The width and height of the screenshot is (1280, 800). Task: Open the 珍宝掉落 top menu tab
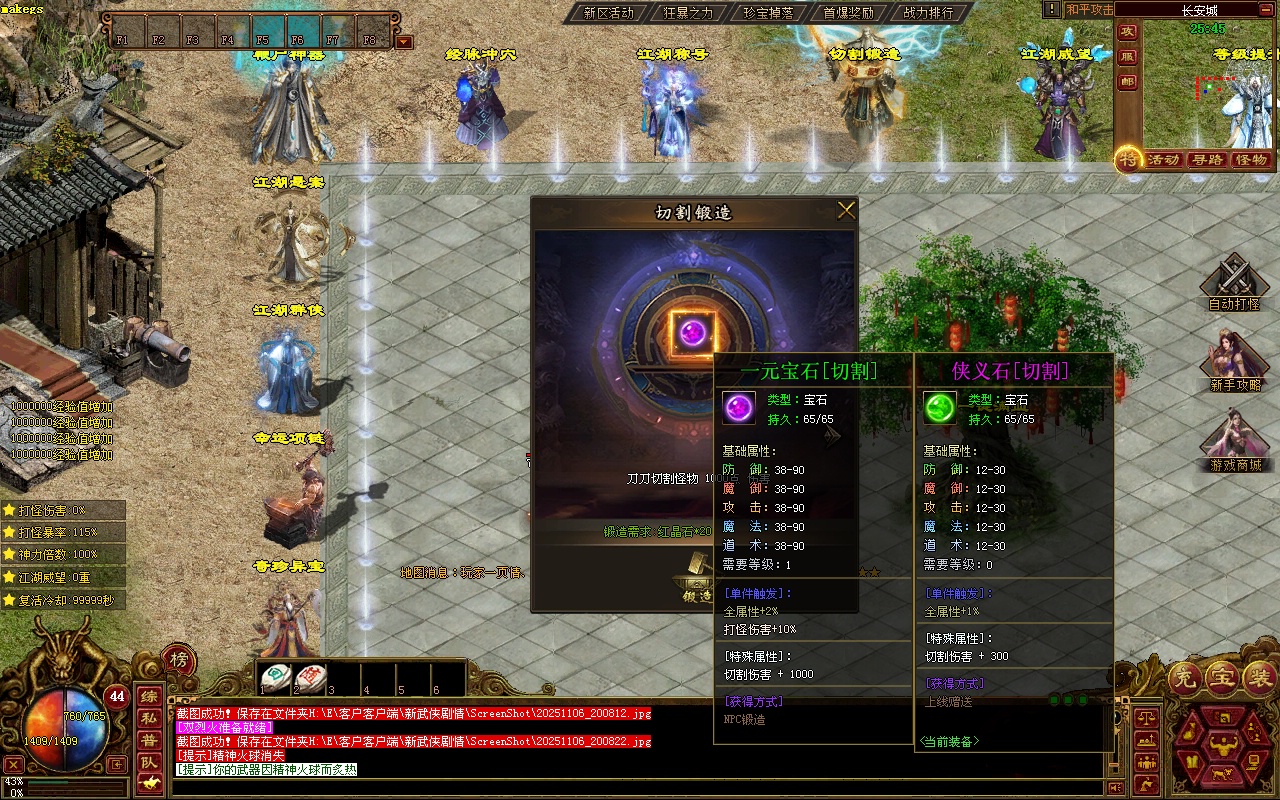pyautogui.click(x=768, y=13)
